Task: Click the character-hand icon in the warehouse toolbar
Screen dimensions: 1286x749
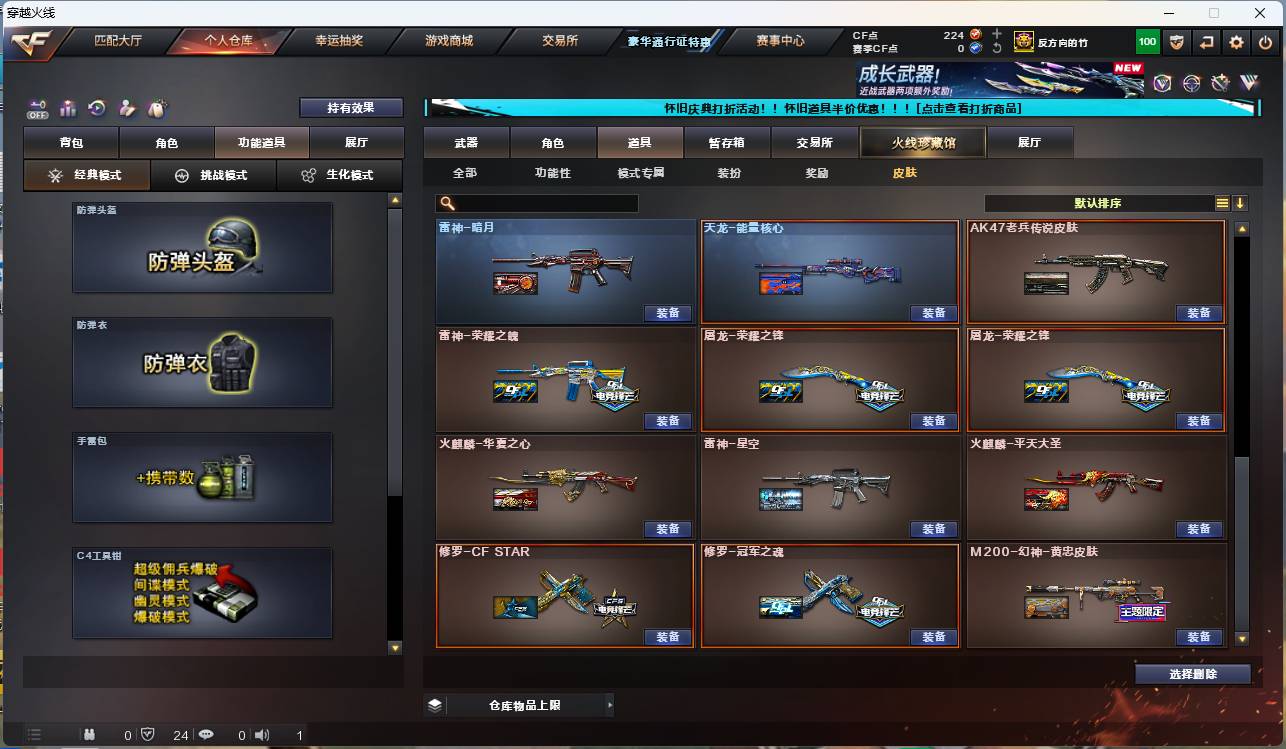Action: [x=126, y=108]
